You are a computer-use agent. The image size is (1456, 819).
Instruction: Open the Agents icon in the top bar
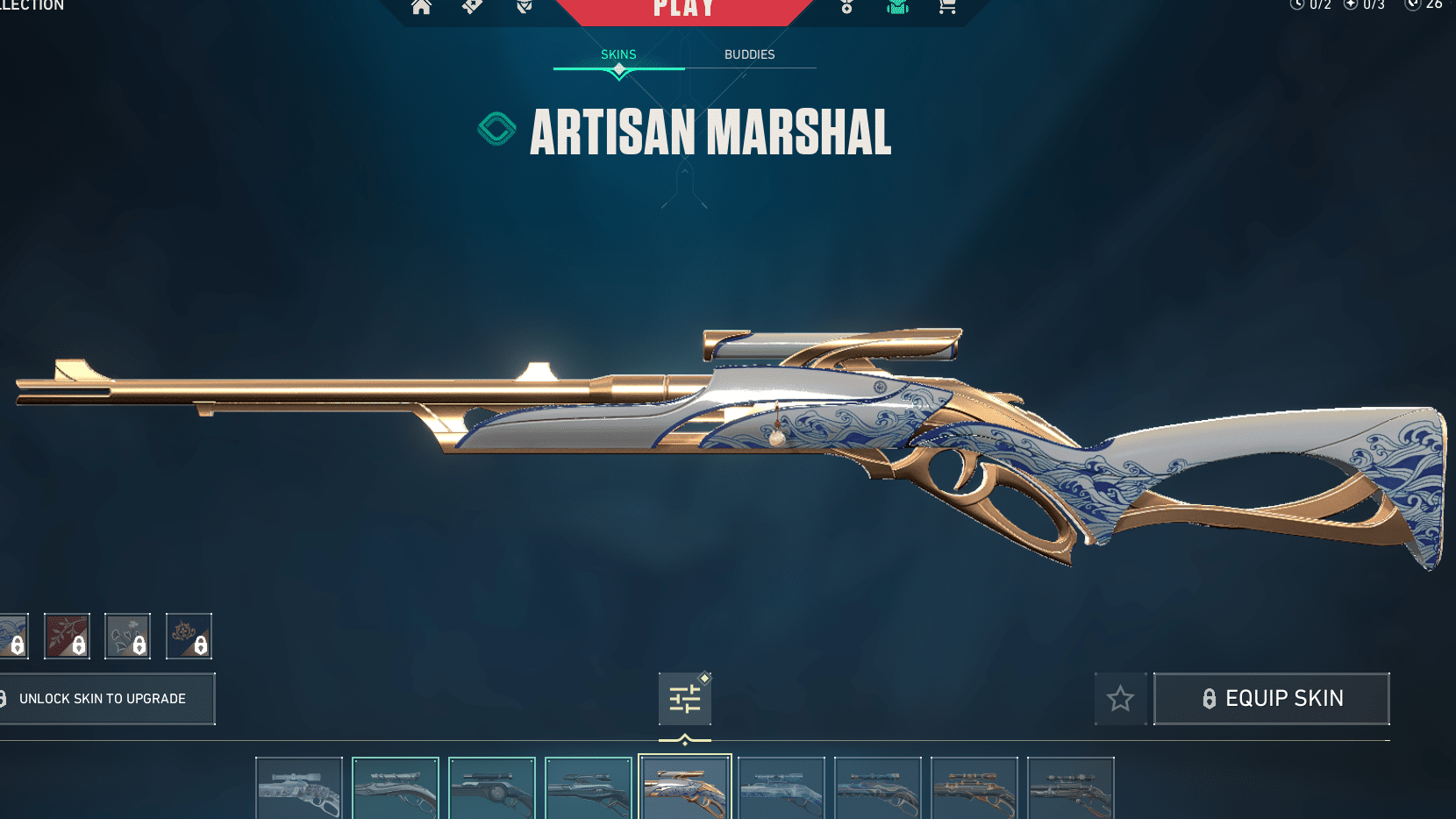pyautogui.click(x=523, y=7)
